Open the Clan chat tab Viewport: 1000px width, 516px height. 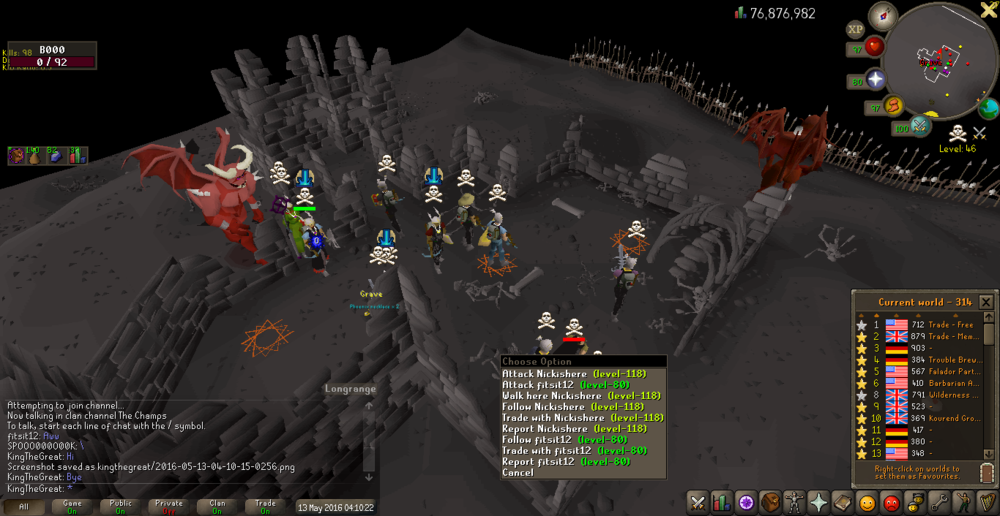point(217,506)
